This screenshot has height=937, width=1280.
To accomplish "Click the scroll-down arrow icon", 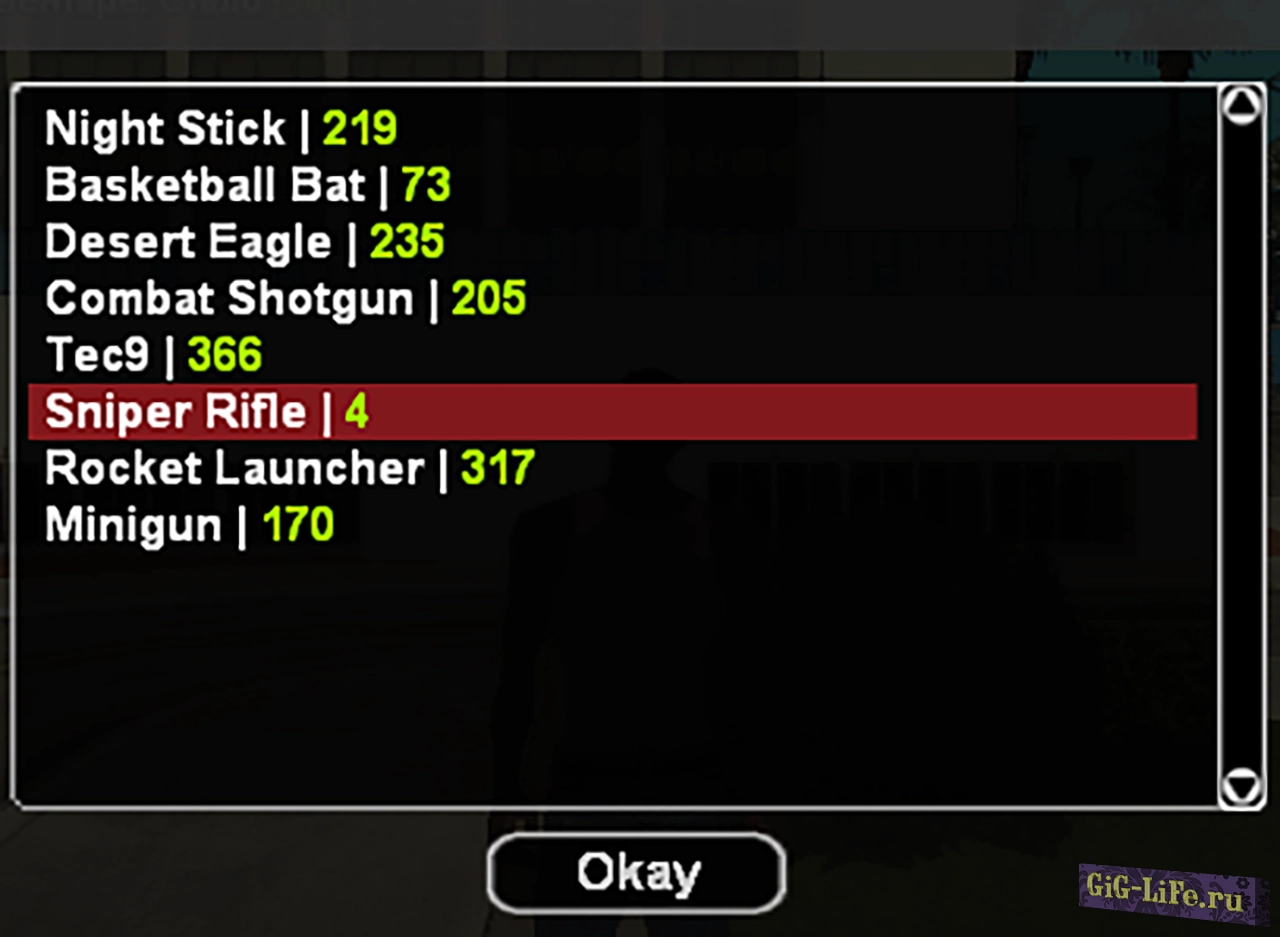I will (x=1242, y=787).
